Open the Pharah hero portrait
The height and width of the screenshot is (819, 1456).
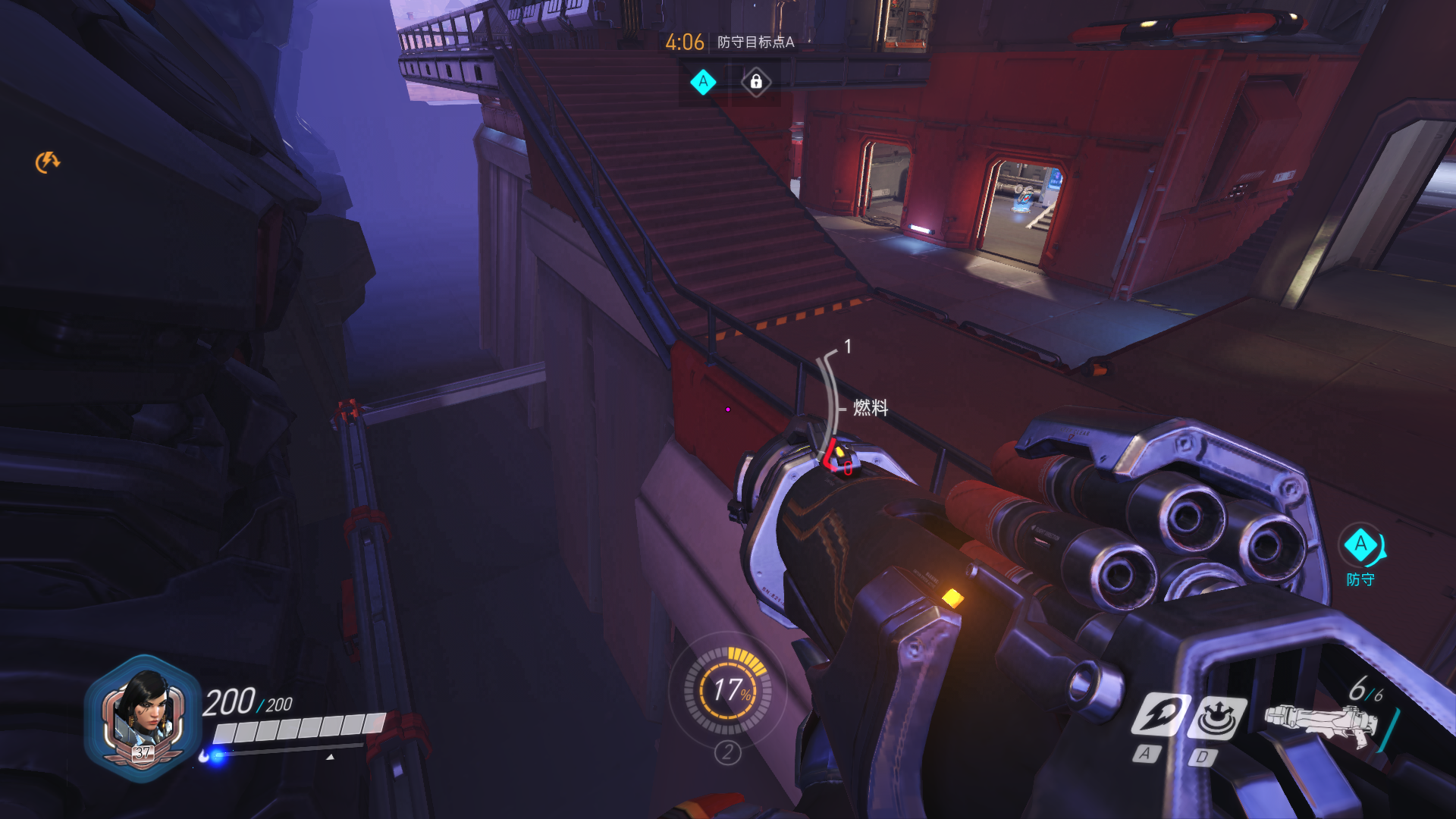[143, 715]
